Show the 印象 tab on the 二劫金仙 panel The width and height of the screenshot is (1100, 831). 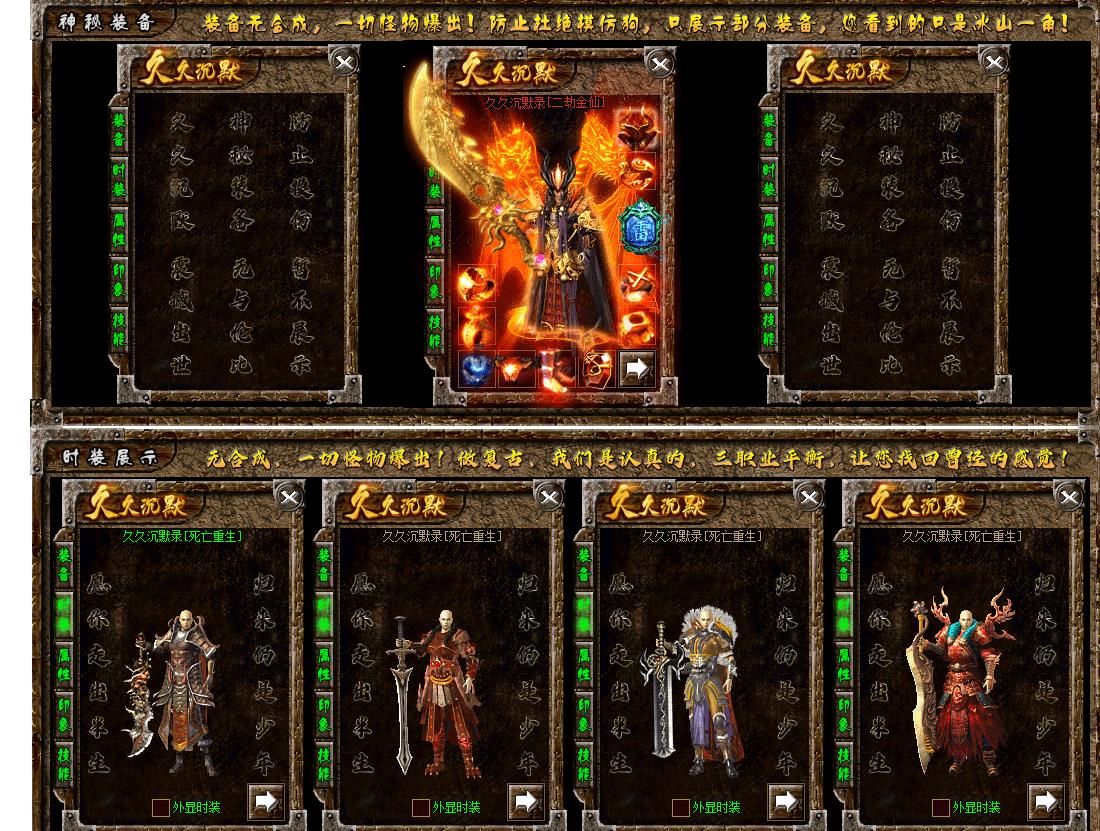[435, 282]
